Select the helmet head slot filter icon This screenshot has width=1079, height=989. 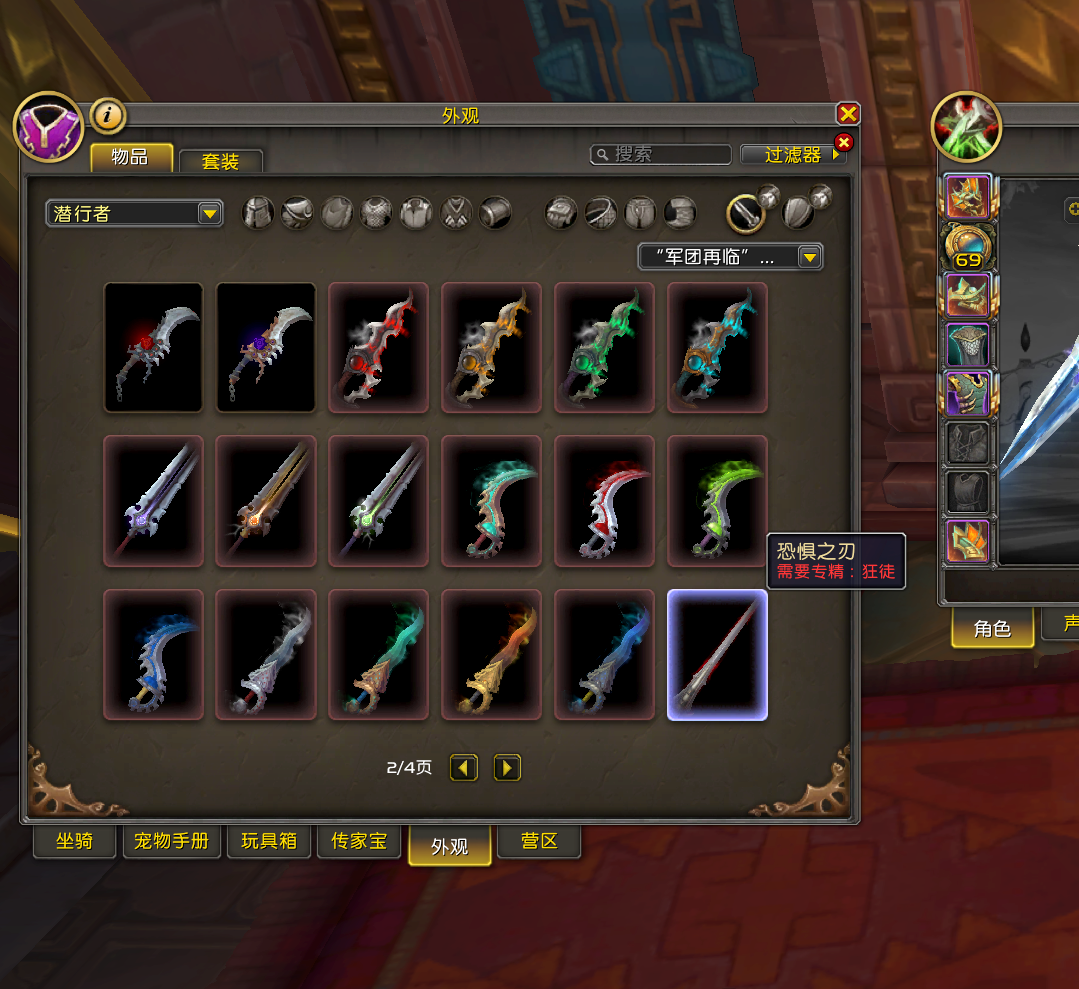[258, 212]
